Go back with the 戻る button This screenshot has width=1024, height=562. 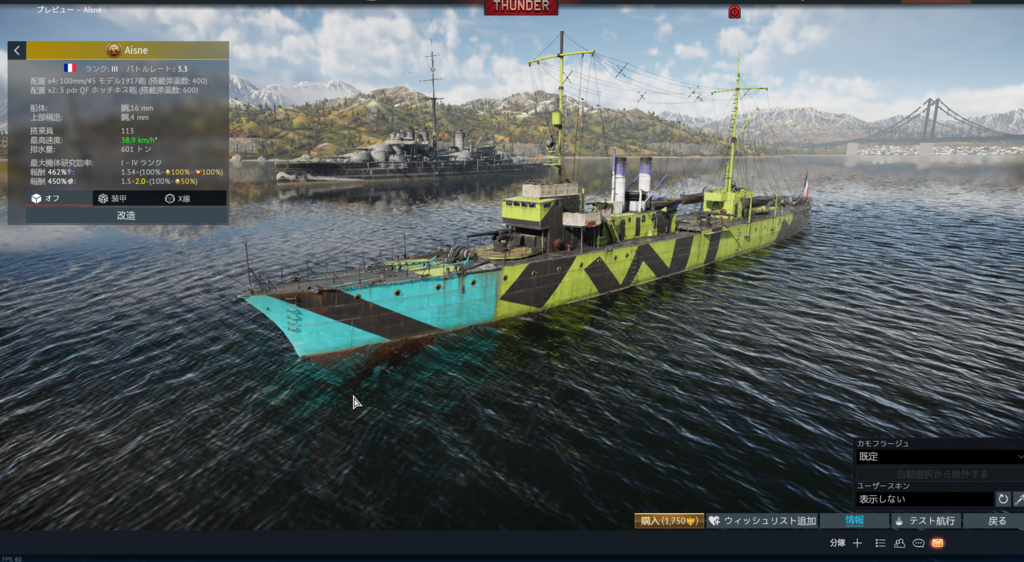click(996, 521)
